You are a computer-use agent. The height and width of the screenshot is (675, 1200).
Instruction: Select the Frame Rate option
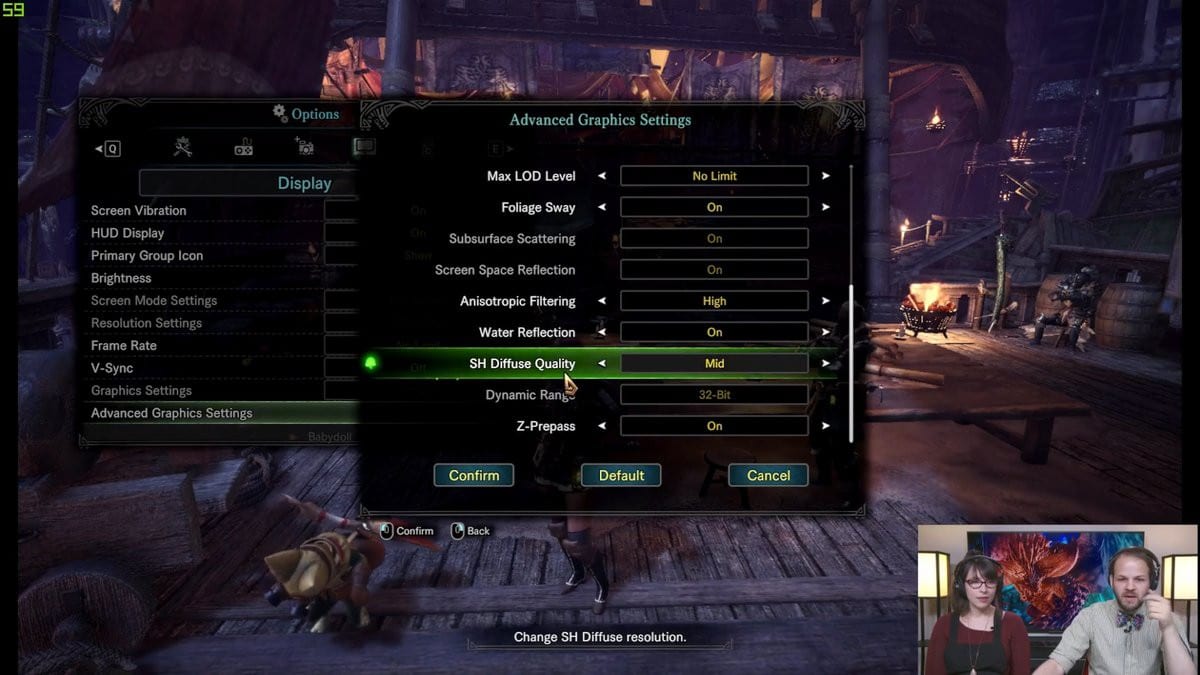coord(124,346)
